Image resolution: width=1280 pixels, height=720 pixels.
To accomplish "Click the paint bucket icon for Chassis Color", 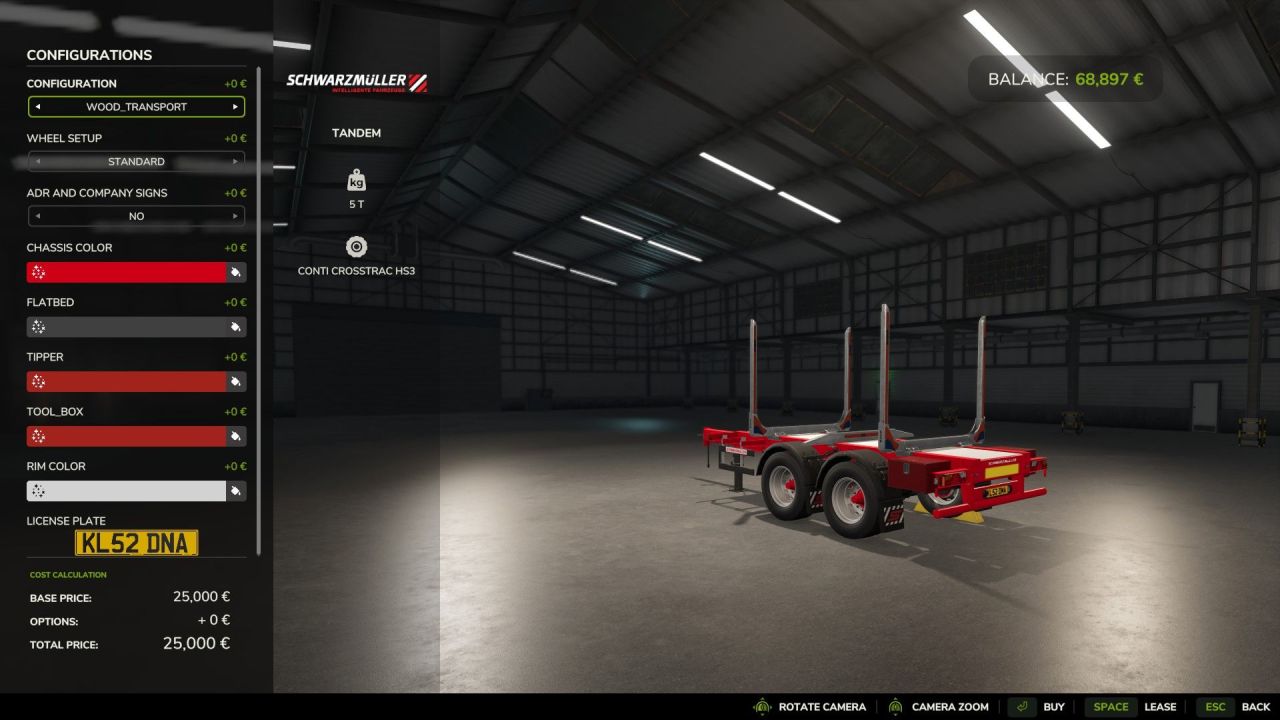I will tap(236, 272).
